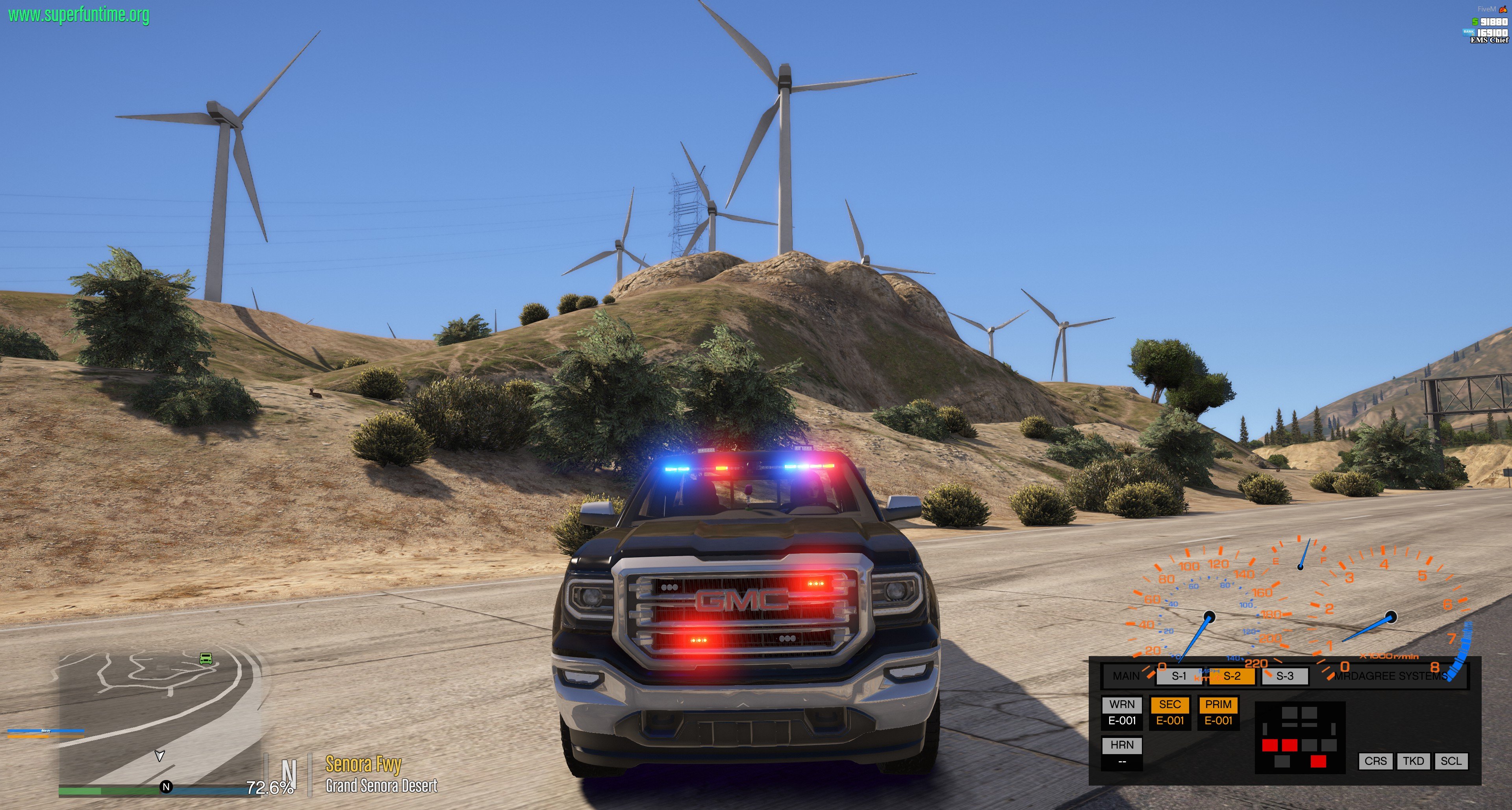Click the north N marker on minimap

tap(166, 787)
